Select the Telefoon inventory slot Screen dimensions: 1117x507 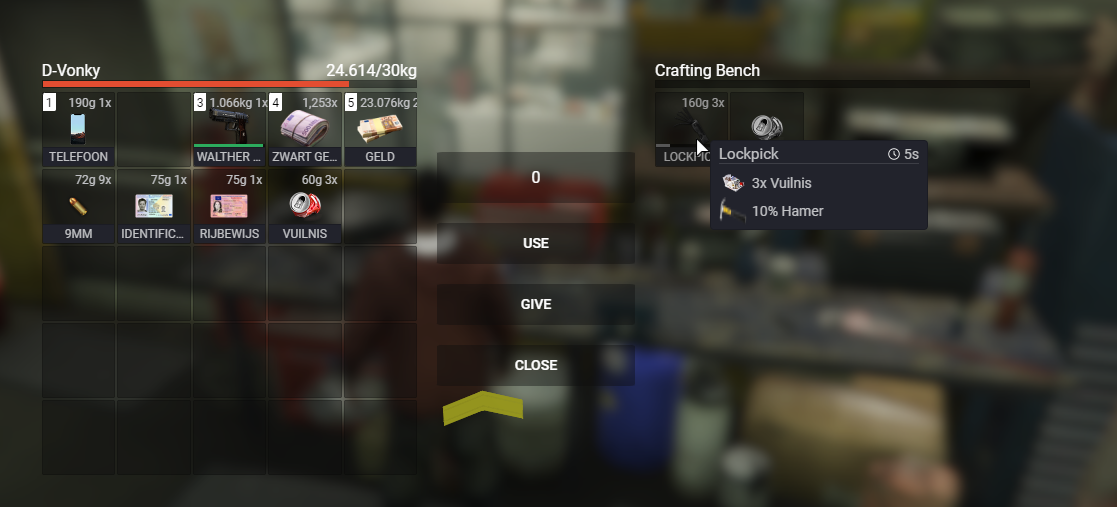[79, 129]
